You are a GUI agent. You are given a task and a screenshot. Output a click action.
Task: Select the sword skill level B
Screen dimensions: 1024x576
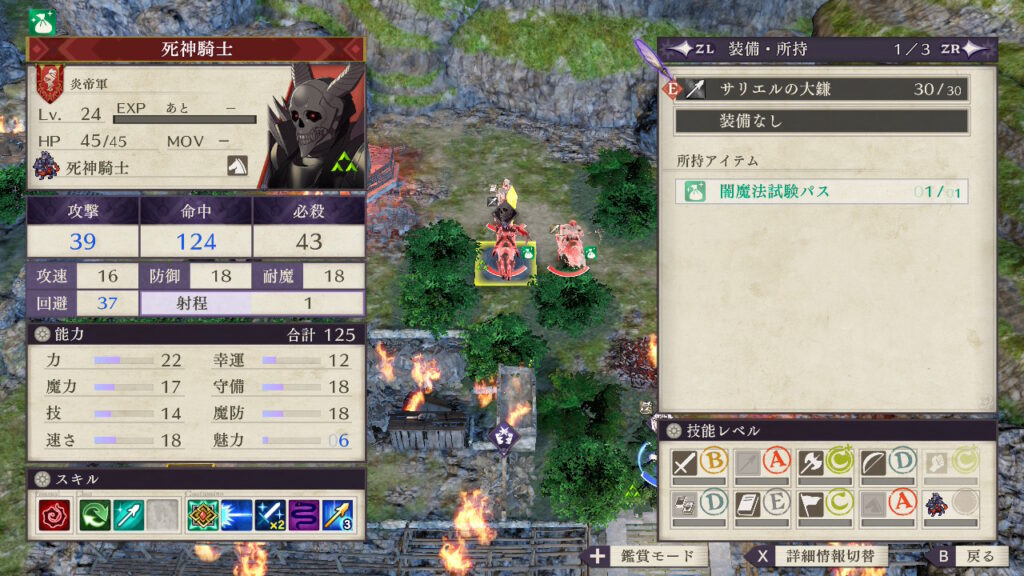(x=699, y=463)
